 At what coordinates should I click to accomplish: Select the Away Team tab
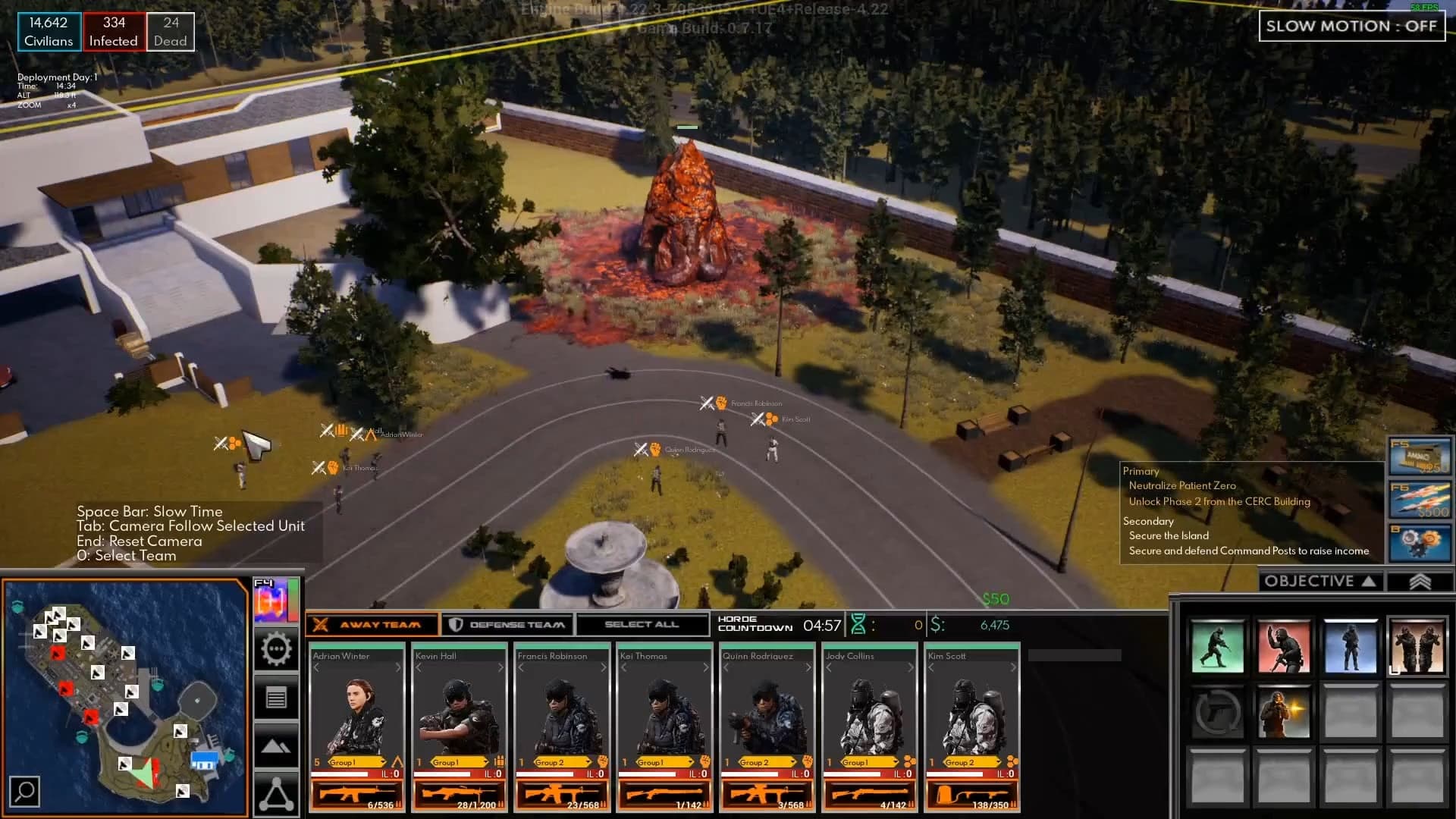coord(372,625)
